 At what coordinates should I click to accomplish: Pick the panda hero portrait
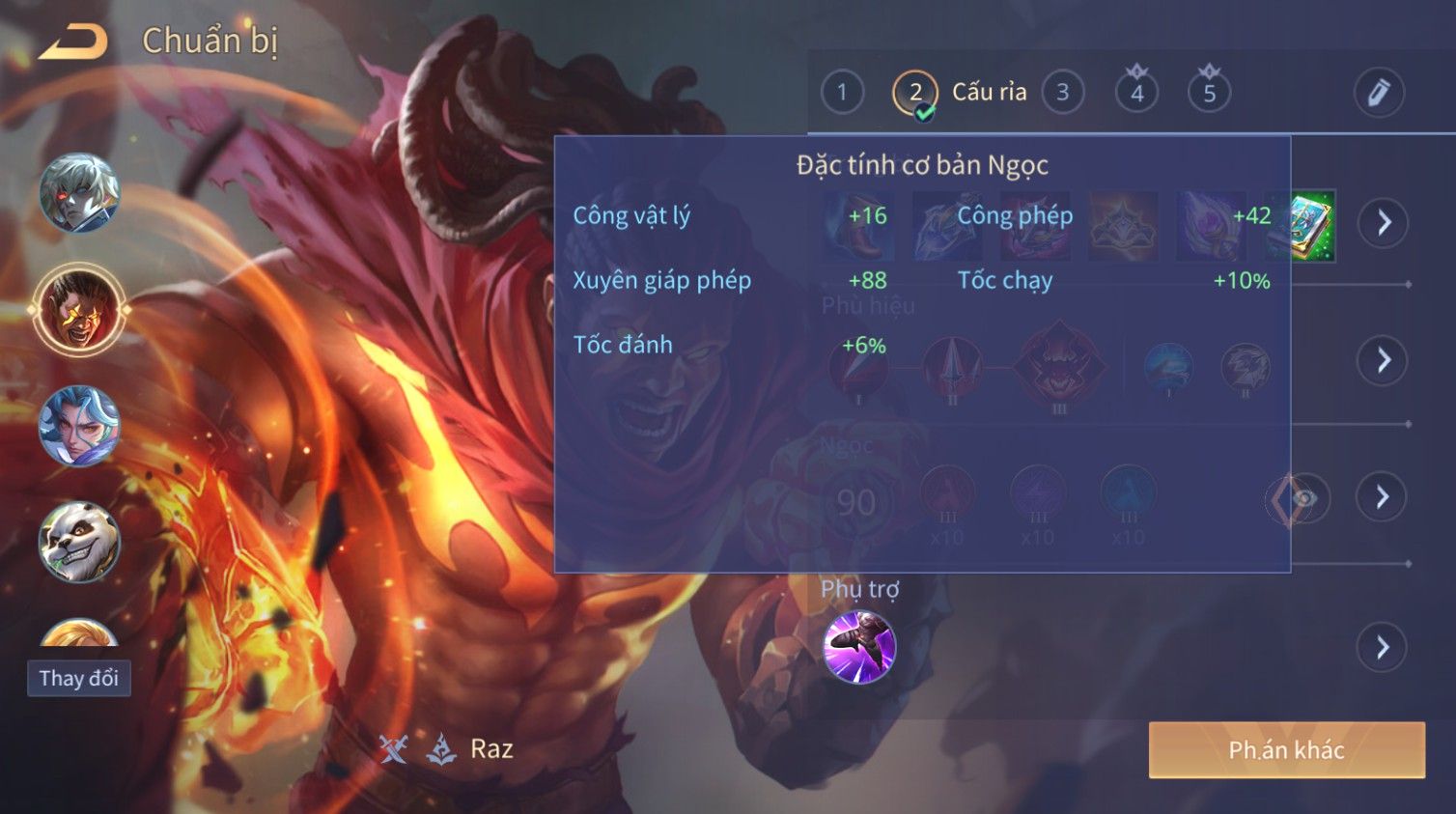[x=79, y=542]
